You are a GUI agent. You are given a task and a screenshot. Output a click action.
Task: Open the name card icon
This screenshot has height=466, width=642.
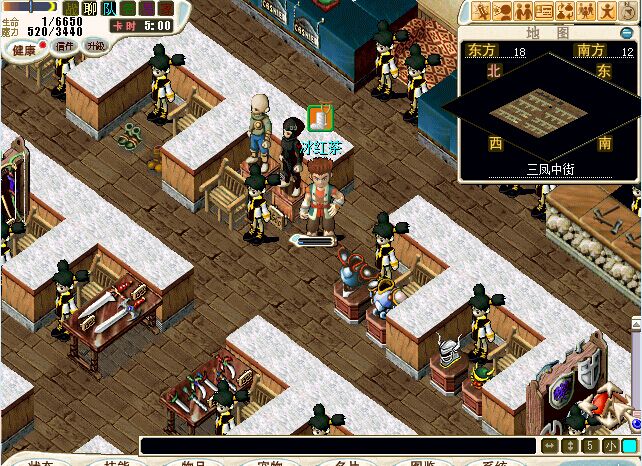click(544, 12)
